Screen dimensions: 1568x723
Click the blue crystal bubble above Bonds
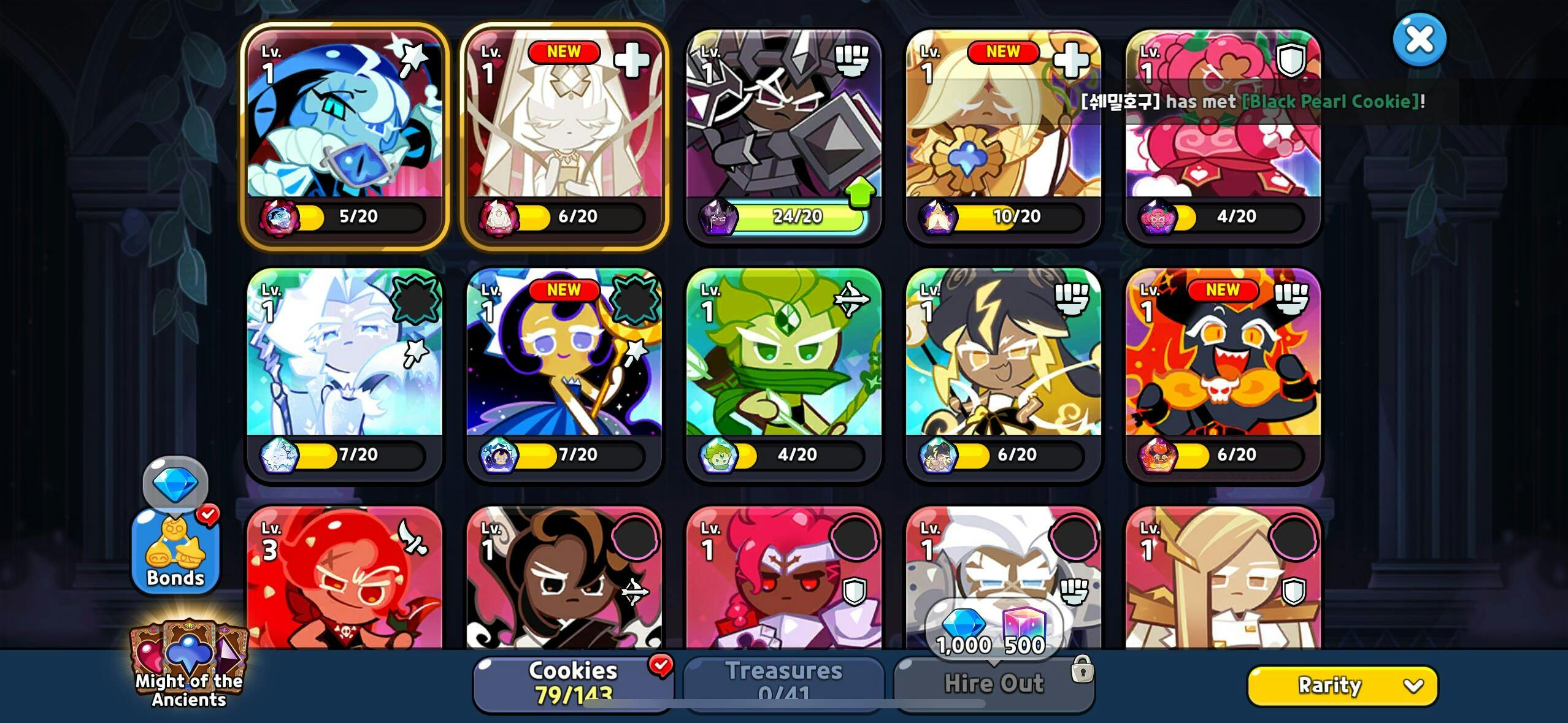click(175, 483)
